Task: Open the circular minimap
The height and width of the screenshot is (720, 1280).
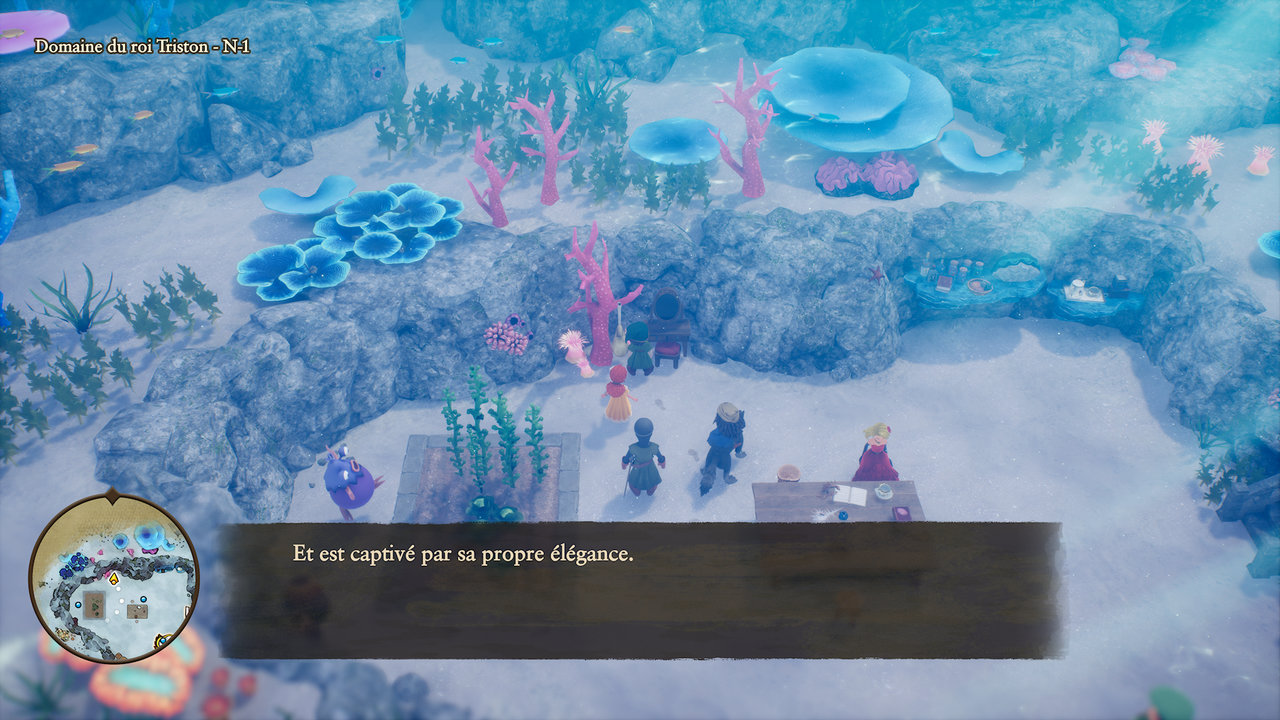Action: [x=112, y=578]
